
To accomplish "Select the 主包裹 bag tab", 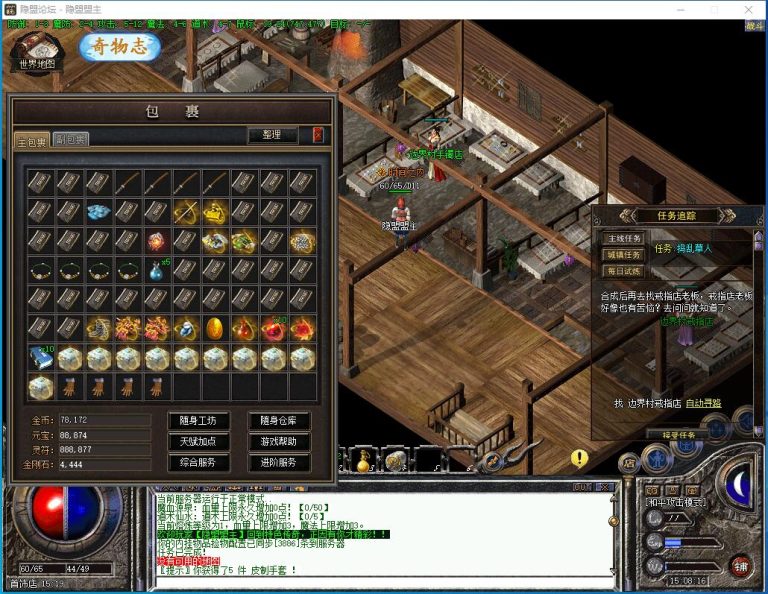I will point(31,140).
